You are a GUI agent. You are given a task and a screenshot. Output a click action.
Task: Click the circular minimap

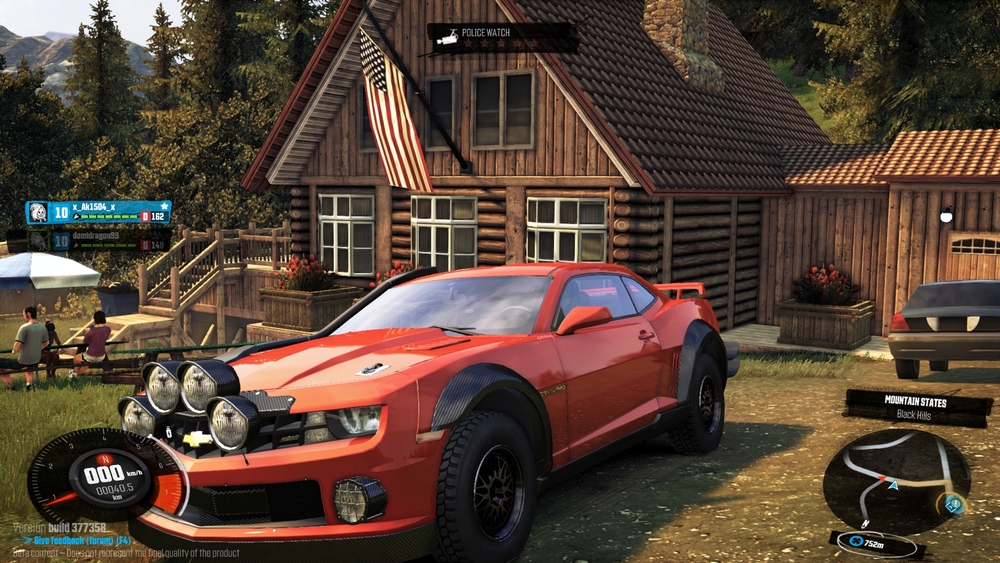point(895,480)
